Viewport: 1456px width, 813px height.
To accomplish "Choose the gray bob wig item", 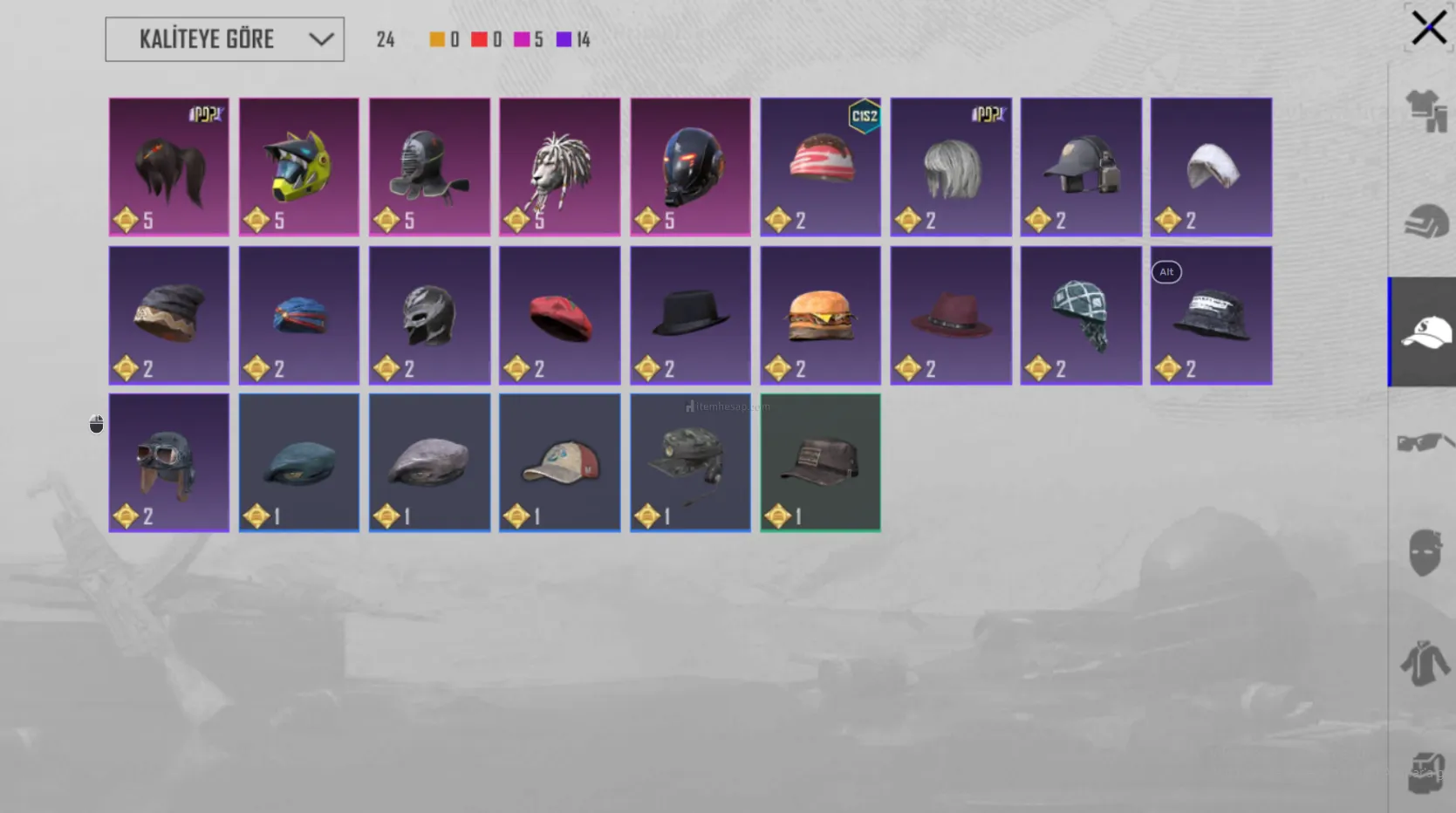I will click(x=951, y=167).
